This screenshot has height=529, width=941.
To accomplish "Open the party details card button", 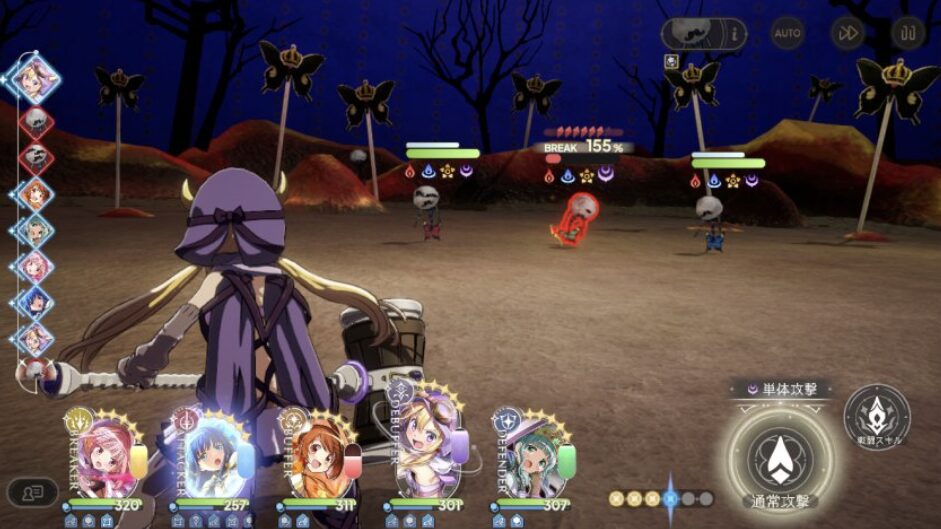I will coord(32,492).
